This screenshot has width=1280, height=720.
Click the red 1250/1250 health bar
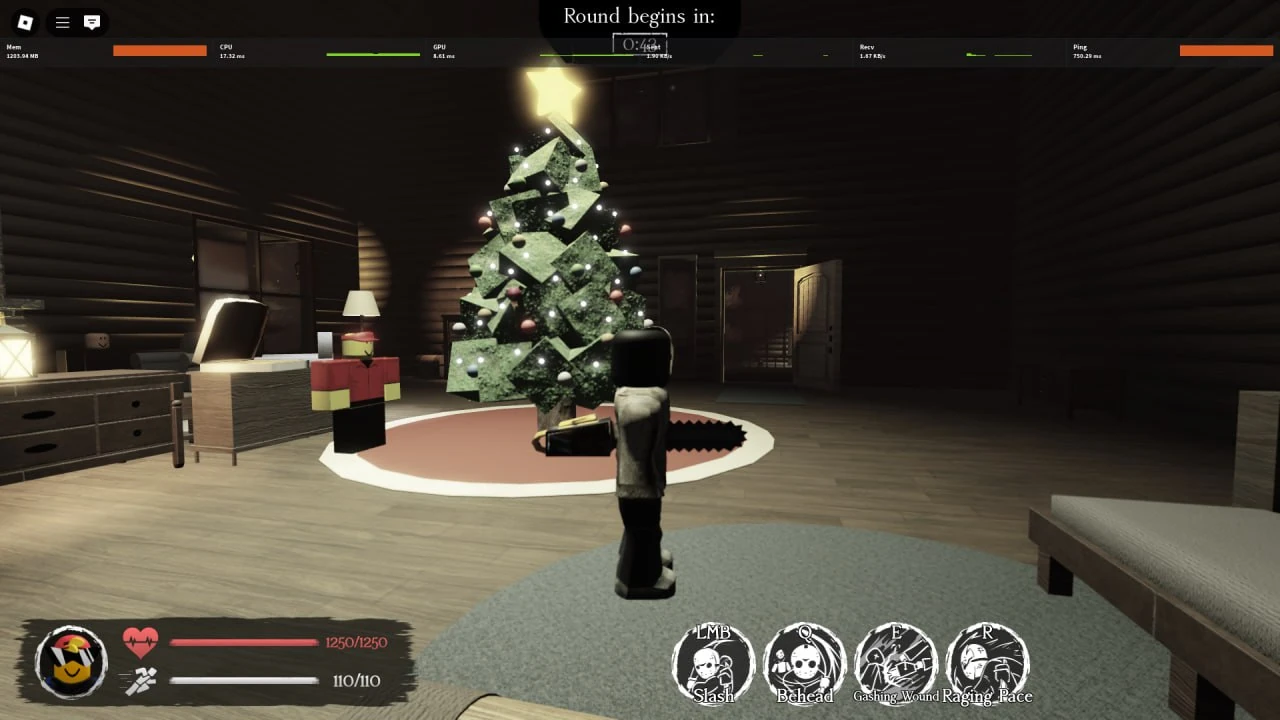pyautogui.click(x=245, y=644)
